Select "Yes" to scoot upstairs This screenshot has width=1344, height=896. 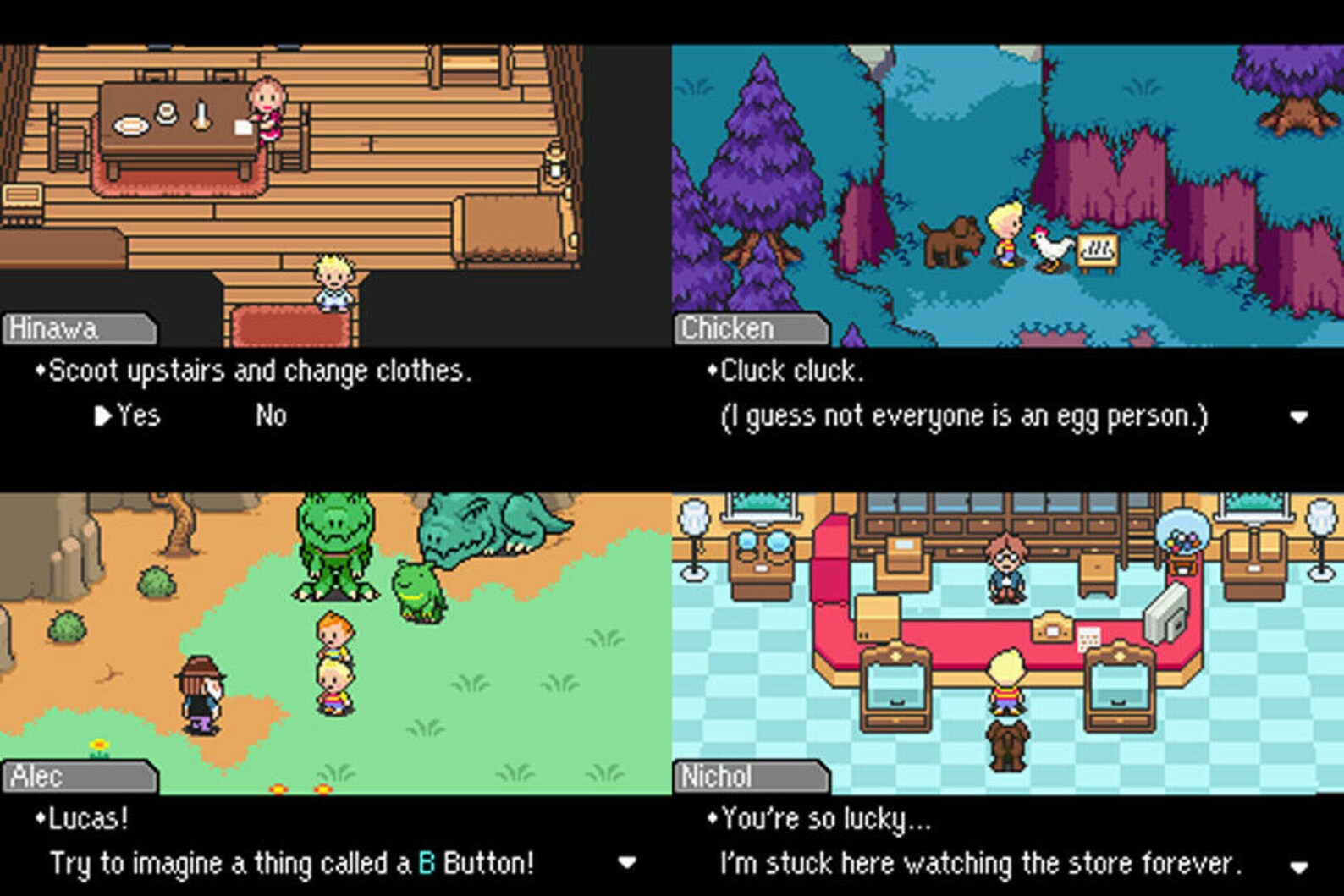coord(140,415)
